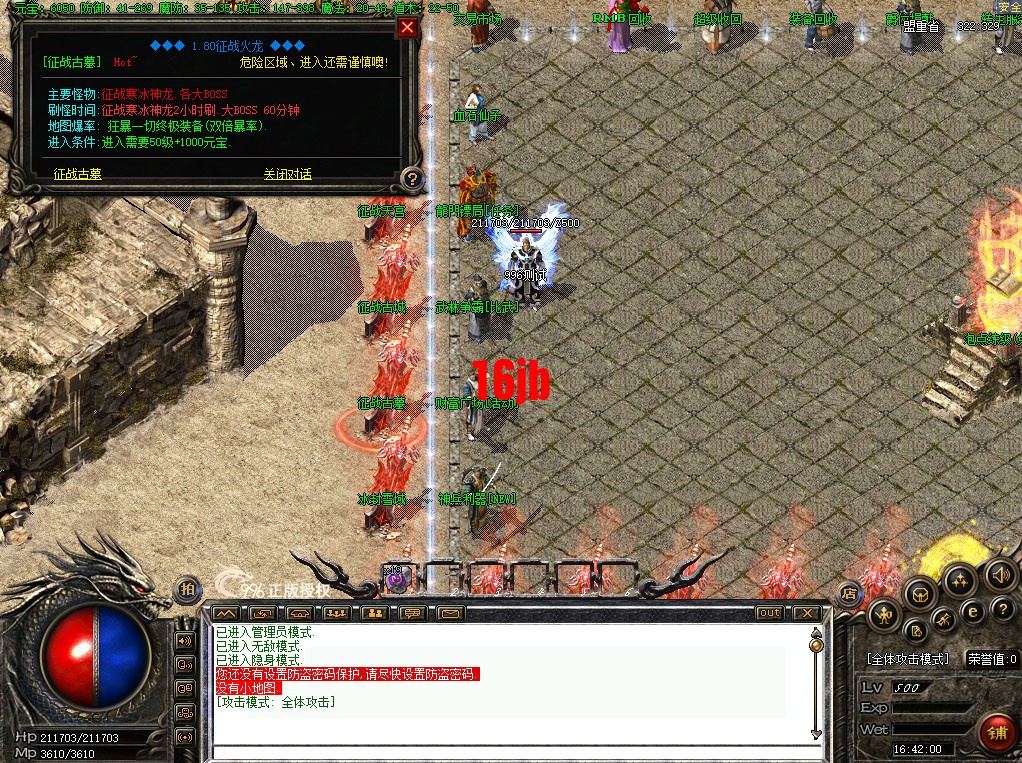This screenshot has height=763, width=1022.
Task: Close the NPC dialog with the red X
Action: point(407,28)
